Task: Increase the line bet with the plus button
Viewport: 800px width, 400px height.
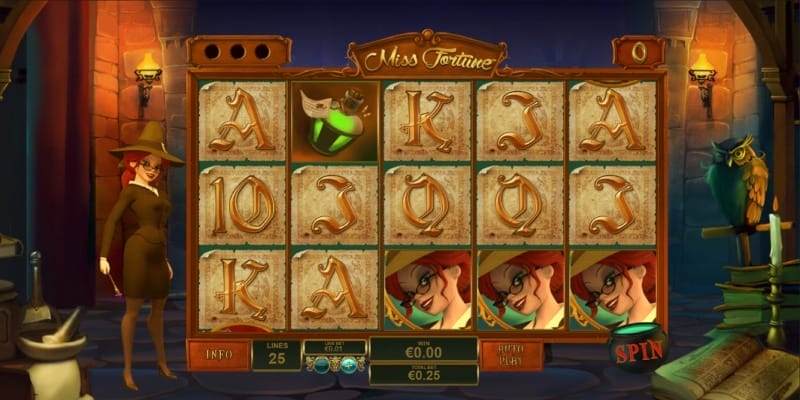Action: [348, 366]
